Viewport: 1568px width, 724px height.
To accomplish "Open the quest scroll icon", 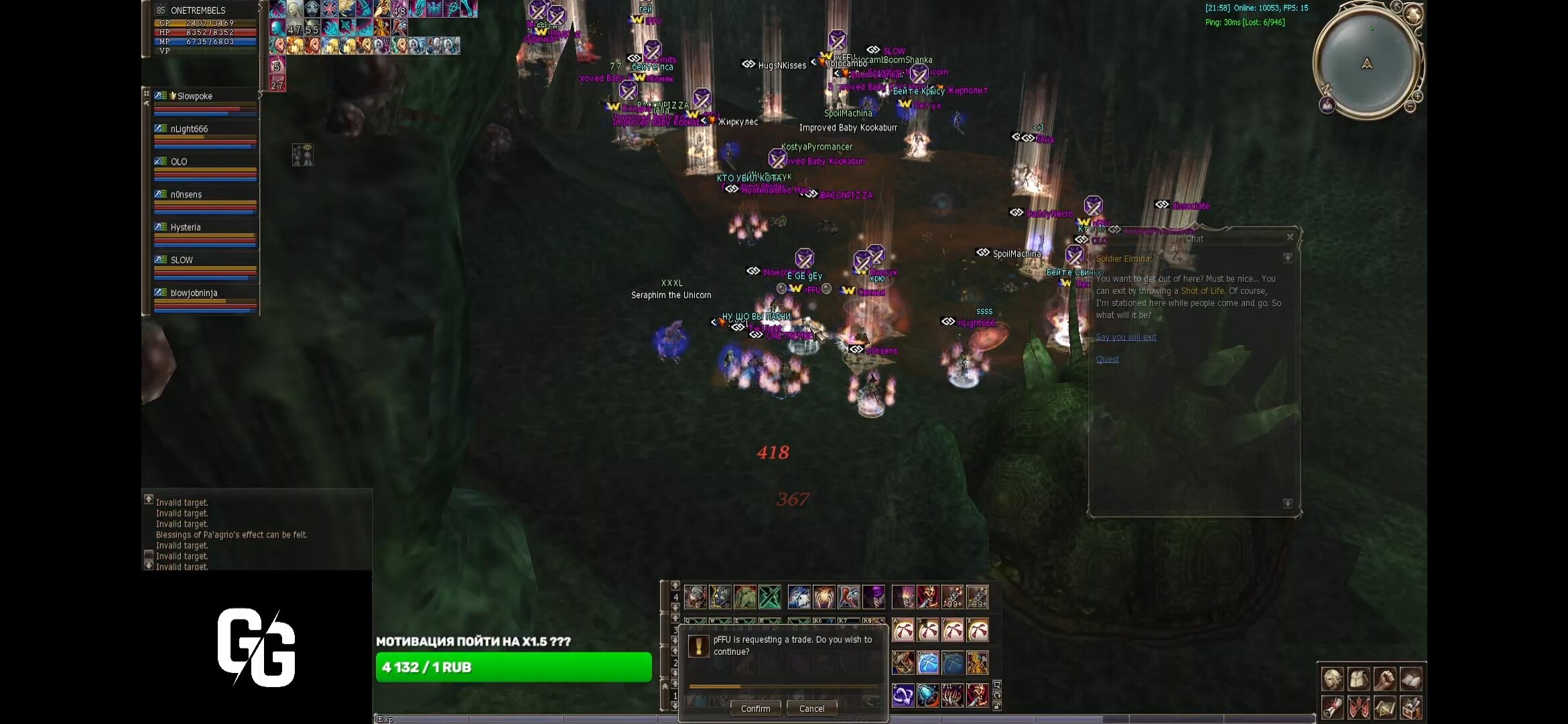I will (1332, 707).
